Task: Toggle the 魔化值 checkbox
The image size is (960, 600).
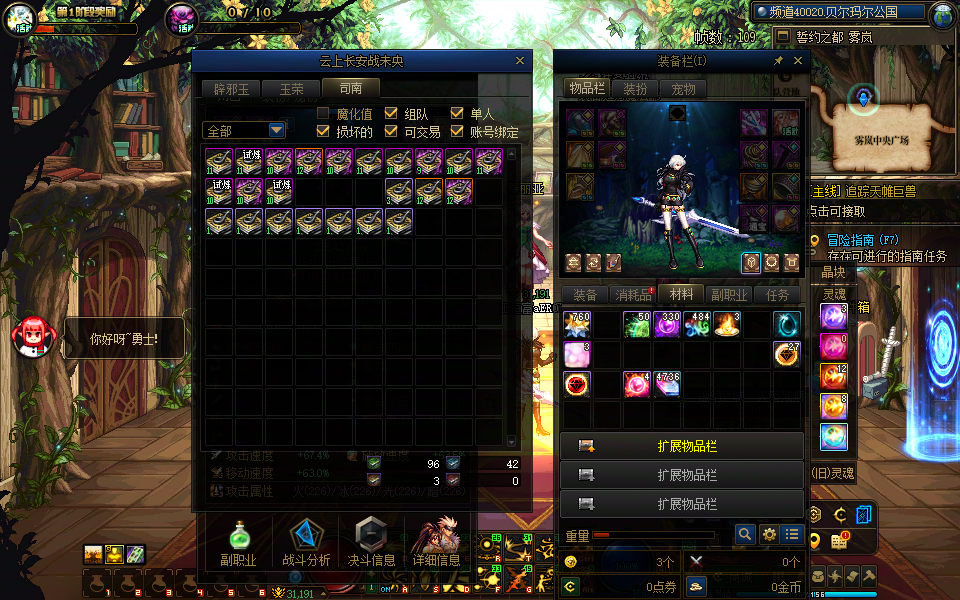Action: [x=324, y=114]
